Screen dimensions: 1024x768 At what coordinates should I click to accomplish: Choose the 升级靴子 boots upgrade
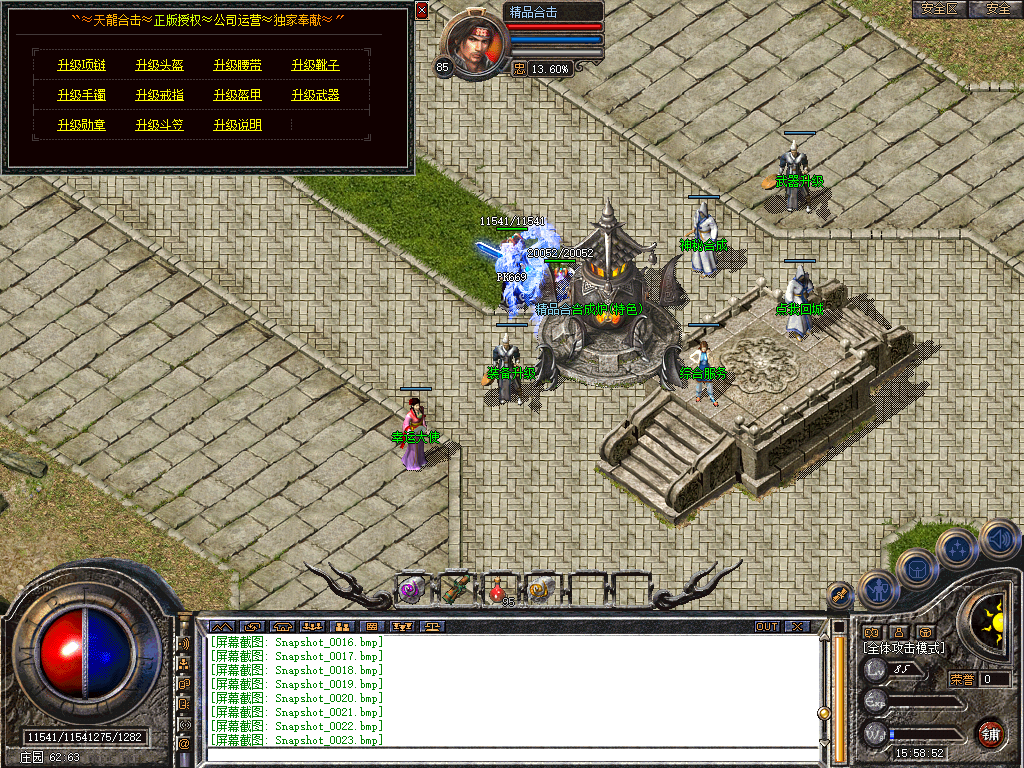click(x=315, y=66)
